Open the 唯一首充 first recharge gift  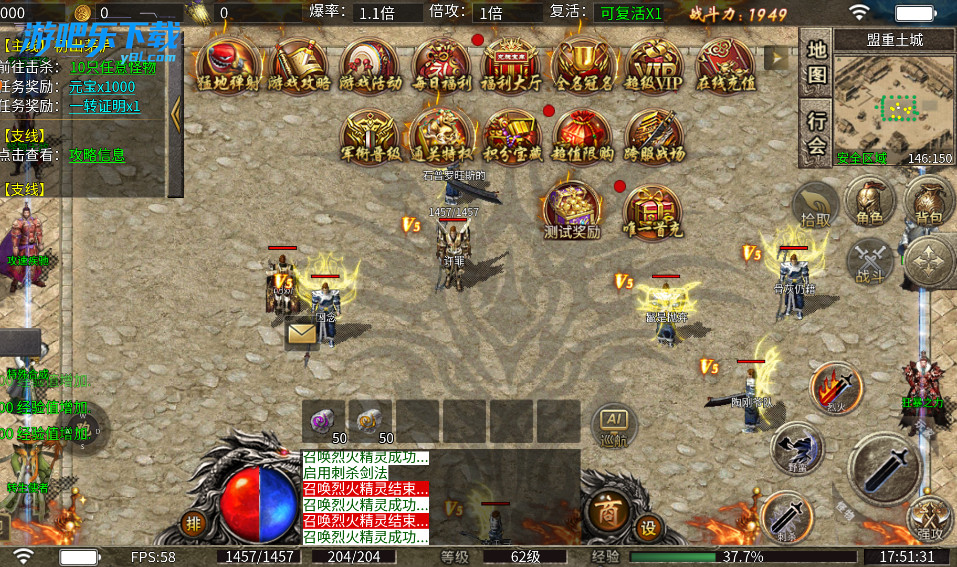point(654,210)
